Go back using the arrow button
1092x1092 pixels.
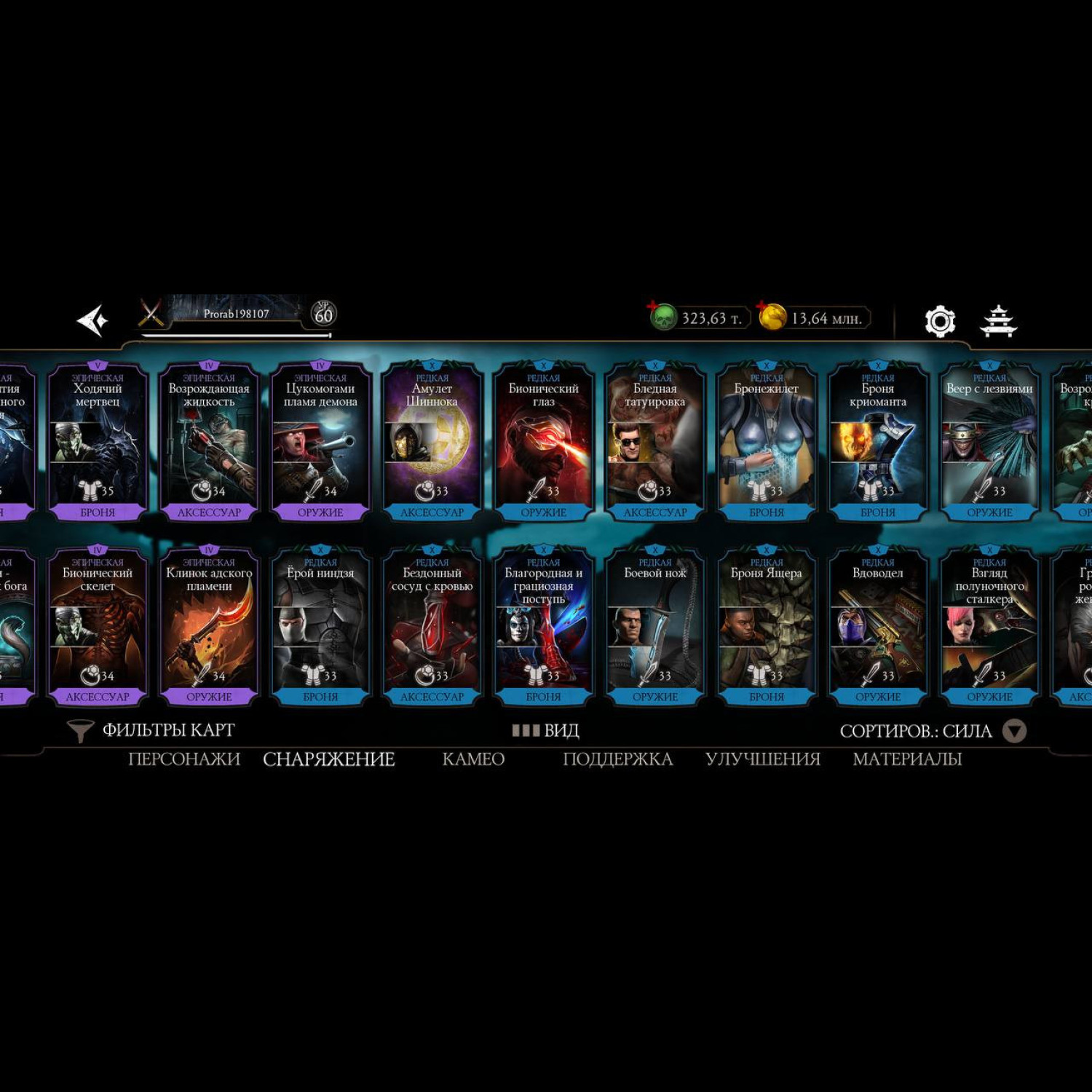click(x=93, y=320)
